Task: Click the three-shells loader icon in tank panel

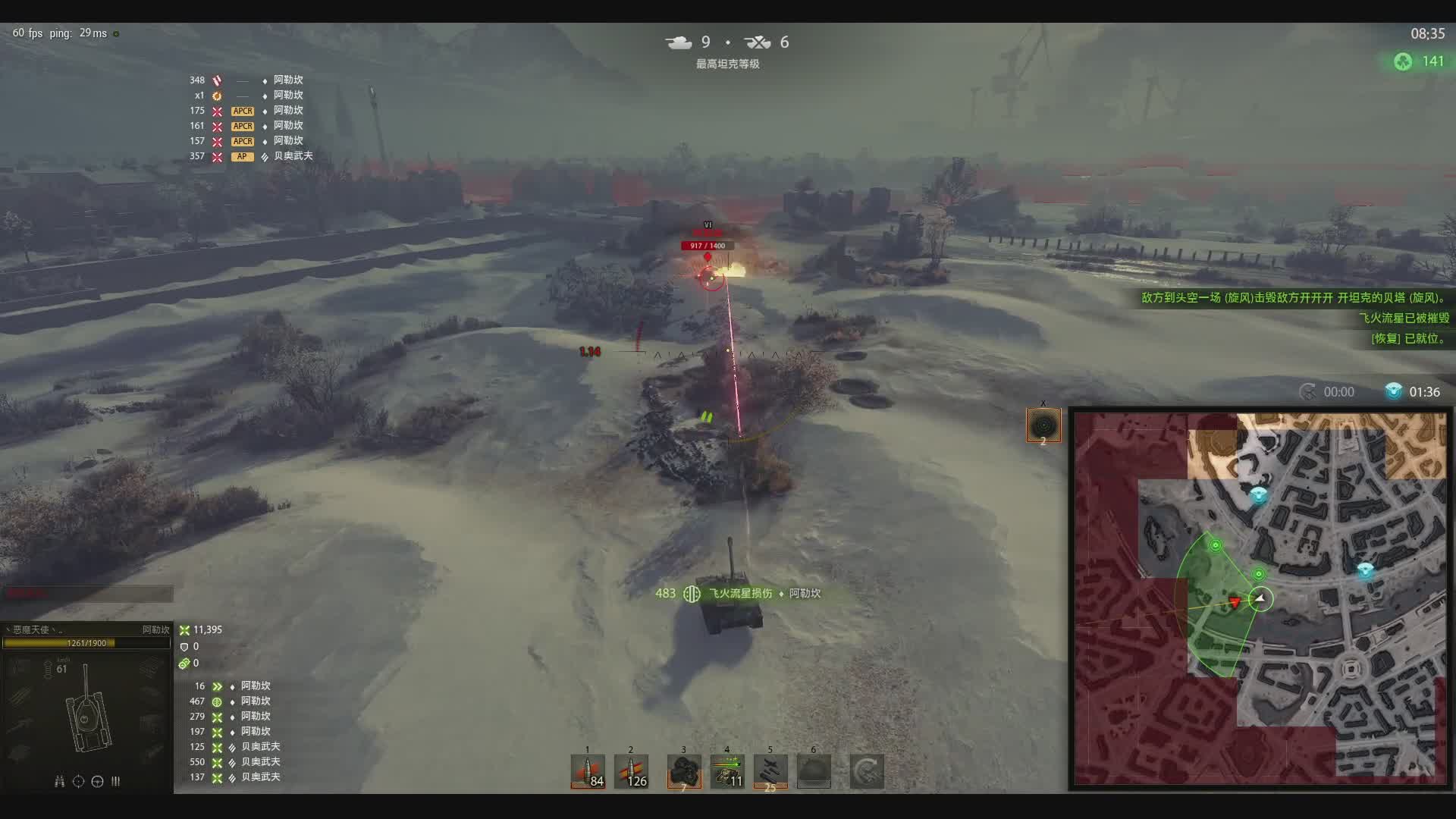Action: point(115,782)
